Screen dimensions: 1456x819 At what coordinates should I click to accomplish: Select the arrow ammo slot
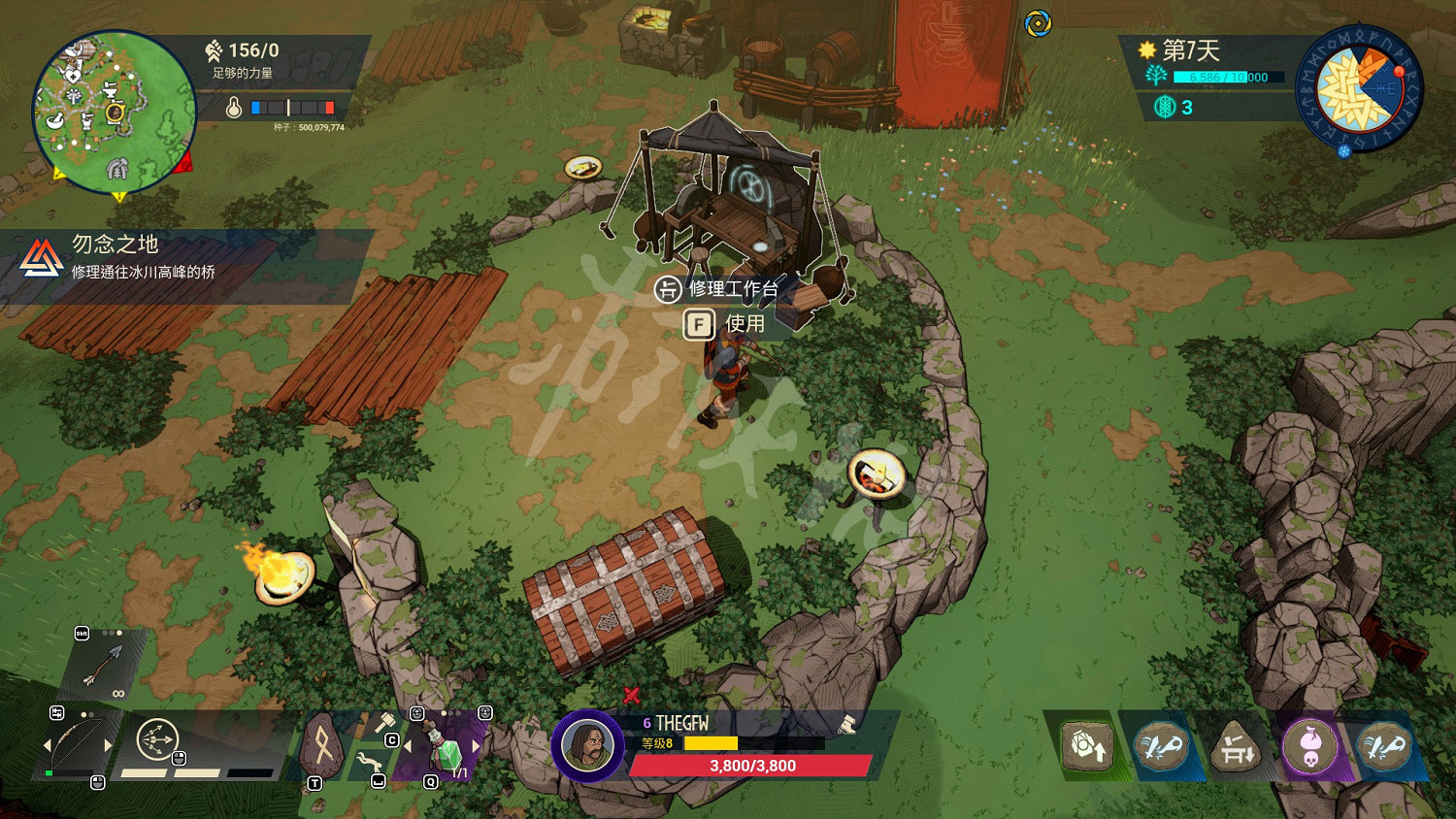tap(103, 667)
